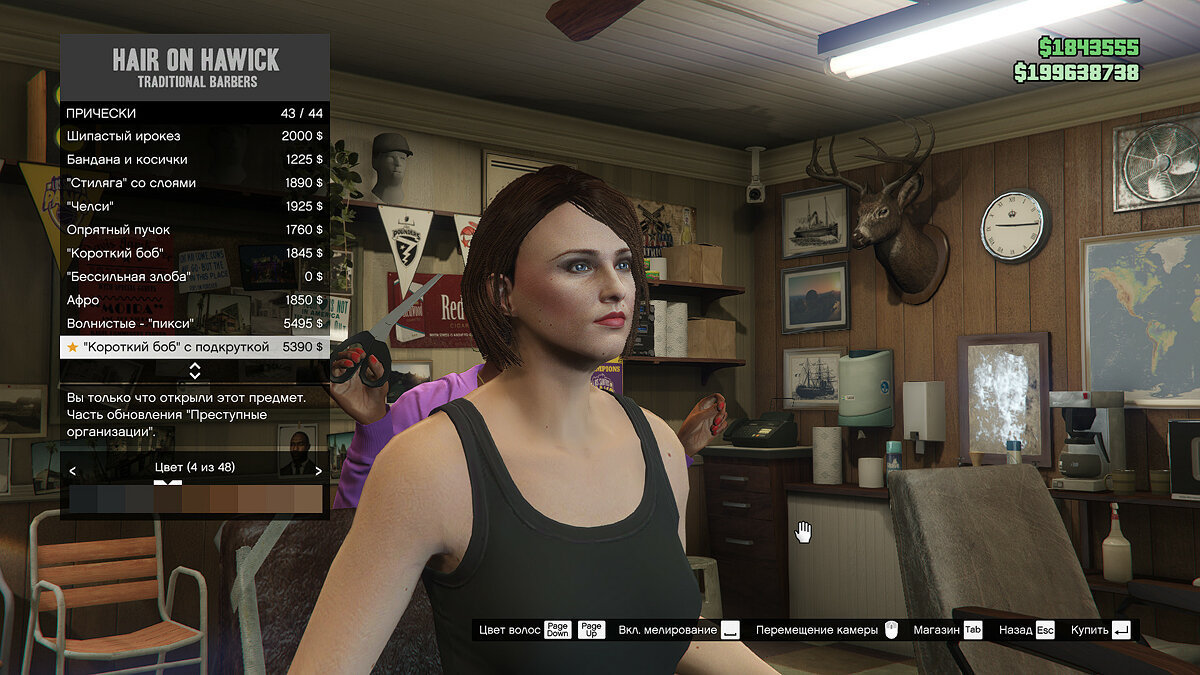Pick the lightest tan hair color swatch
This screenshot has width=1200, height=675.
click(x=308, y=499)
